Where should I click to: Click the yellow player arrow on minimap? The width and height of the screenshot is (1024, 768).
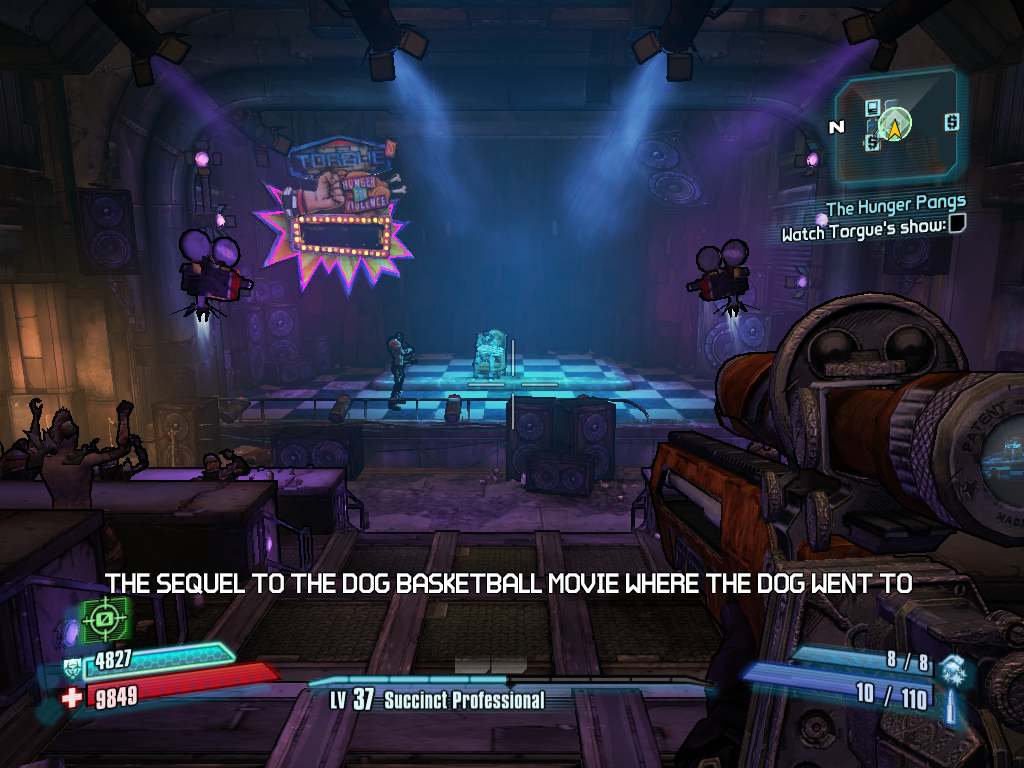pyautogui.click(x=894, y=125)
